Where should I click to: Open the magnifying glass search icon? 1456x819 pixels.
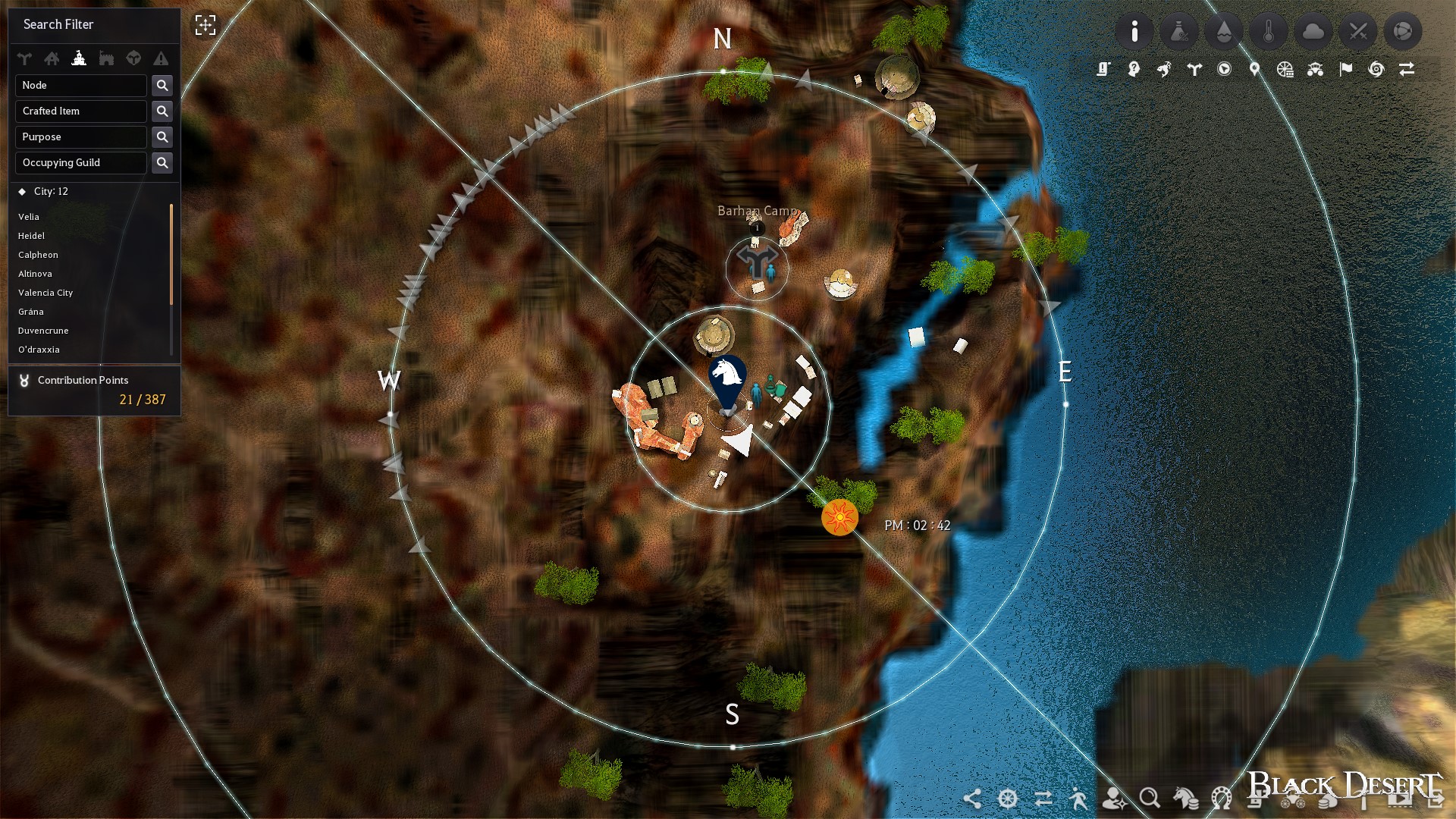pos(1150,799)
